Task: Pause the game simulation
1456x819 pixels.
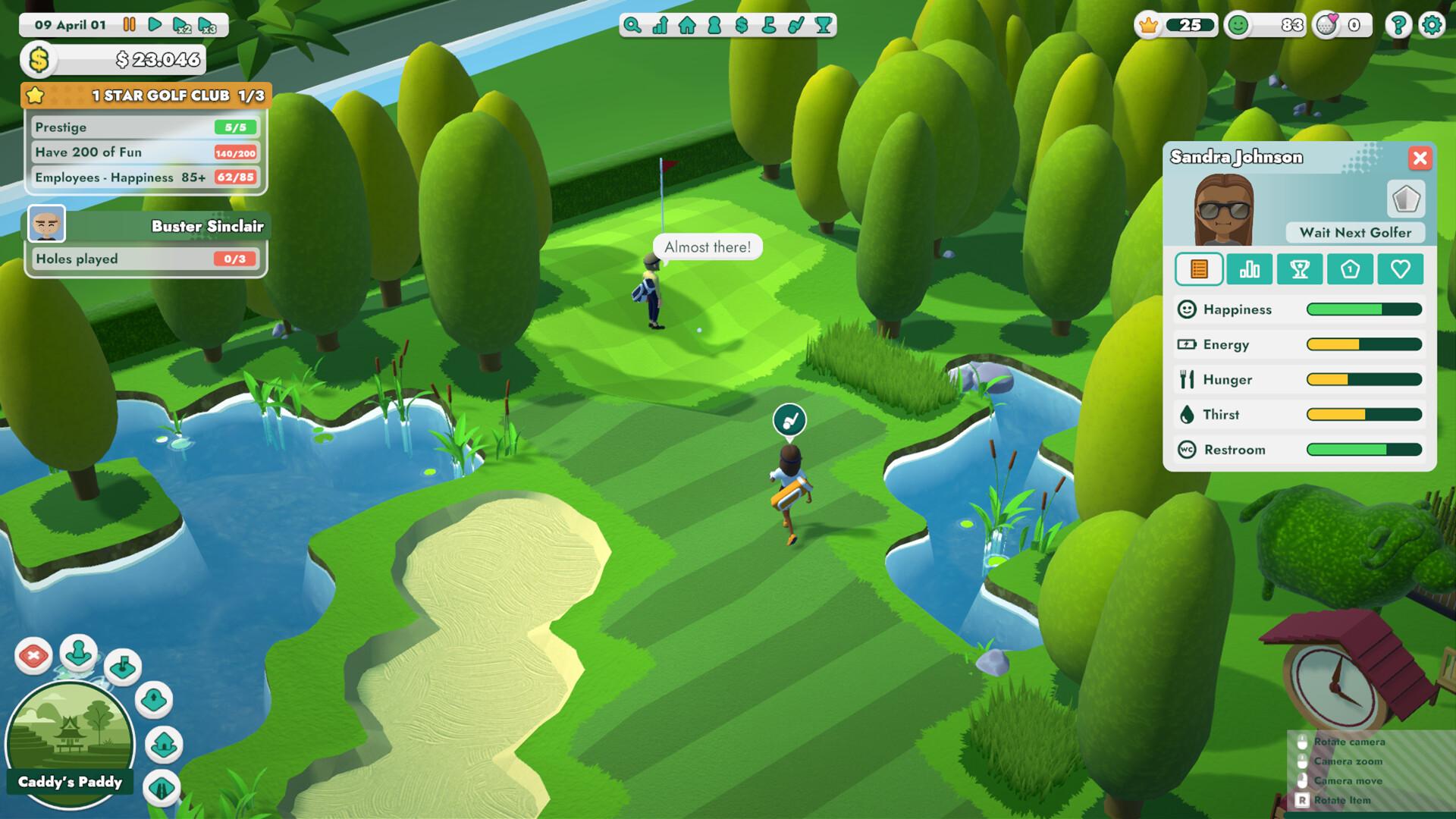Action: pyautogui.click(x=129, y=24)
